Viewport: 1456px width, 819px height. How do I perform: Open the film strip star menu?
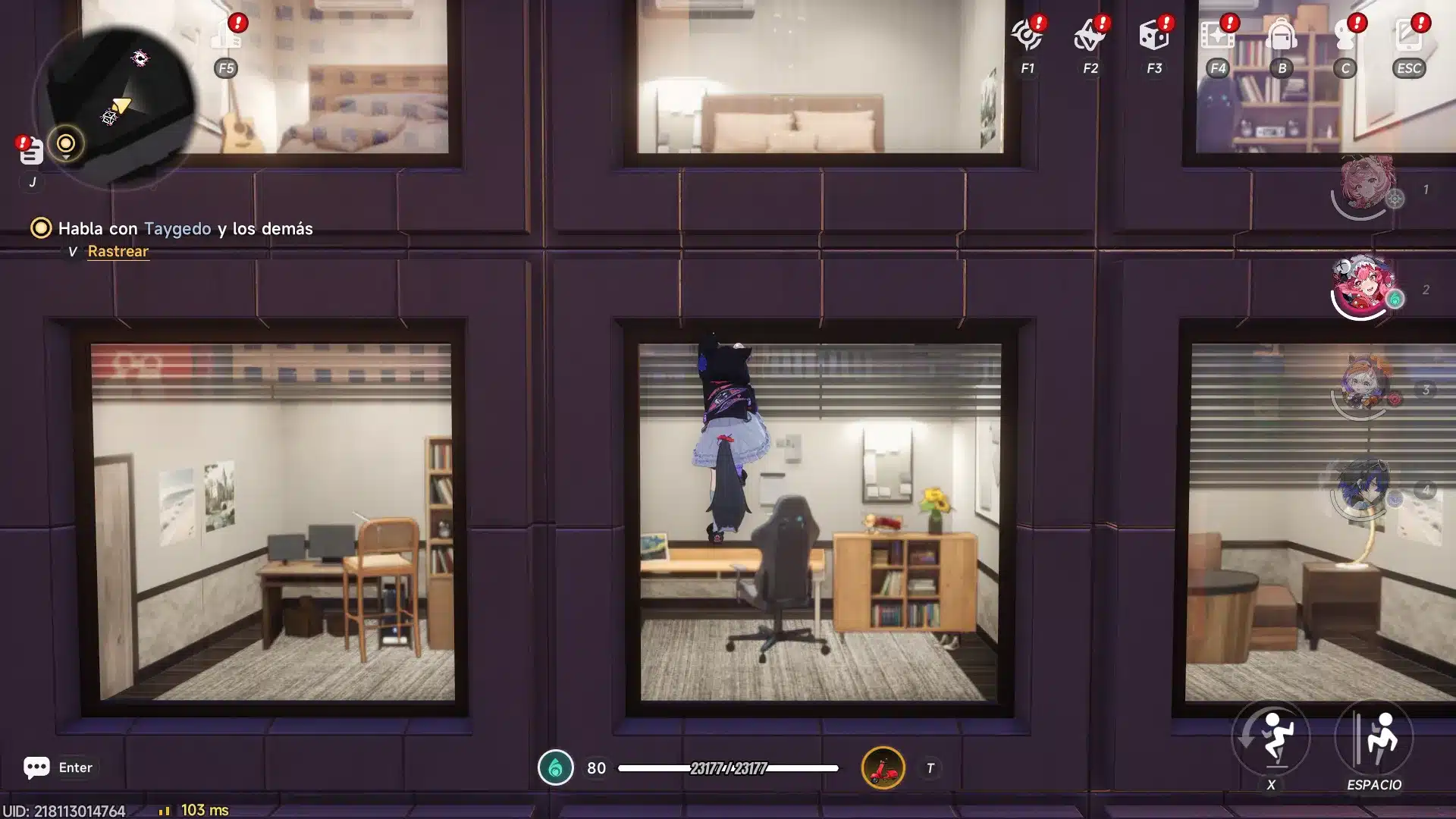point(1217,36)
